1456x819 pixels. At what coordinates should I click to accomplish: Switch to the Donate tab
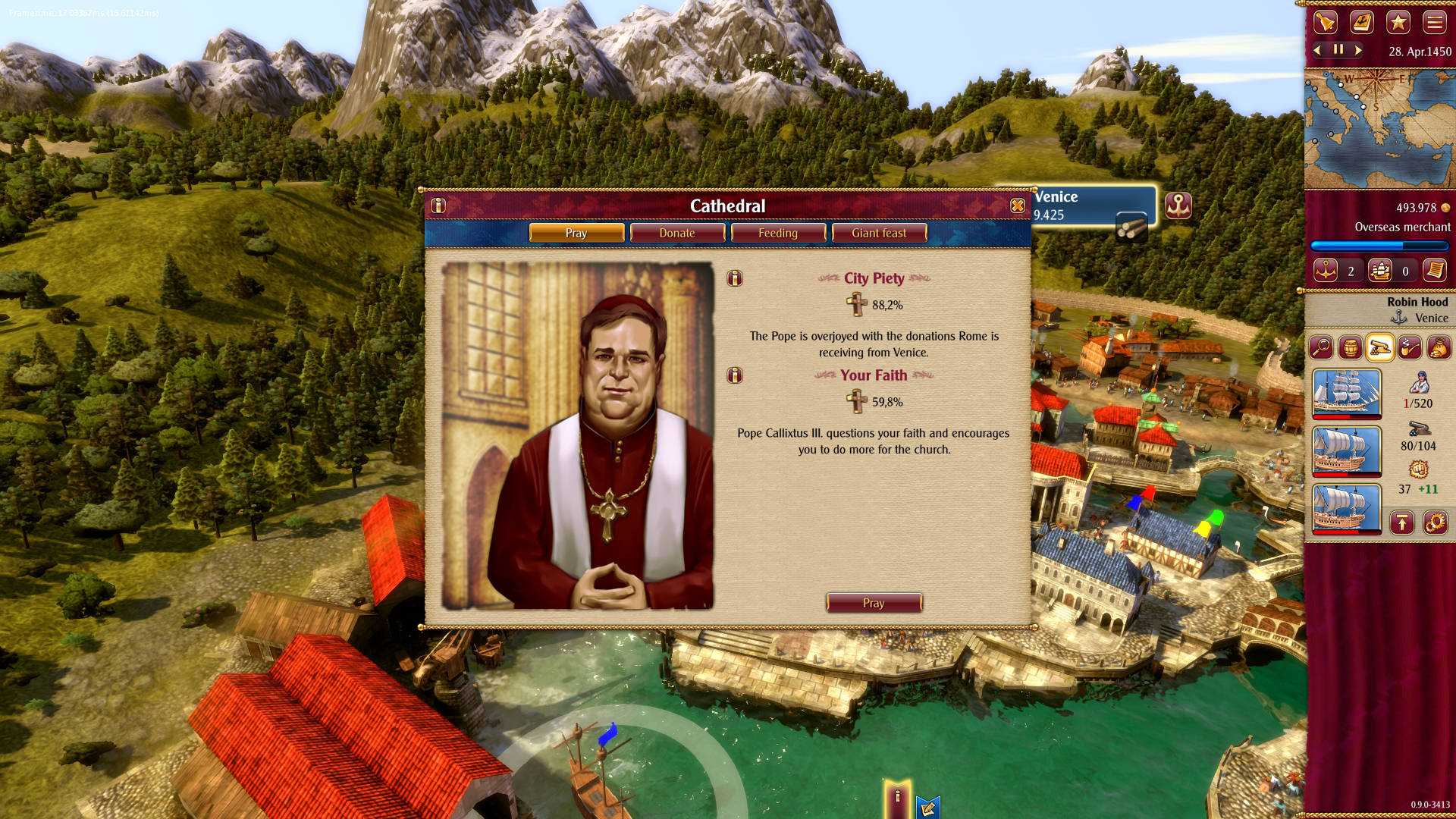677,233
